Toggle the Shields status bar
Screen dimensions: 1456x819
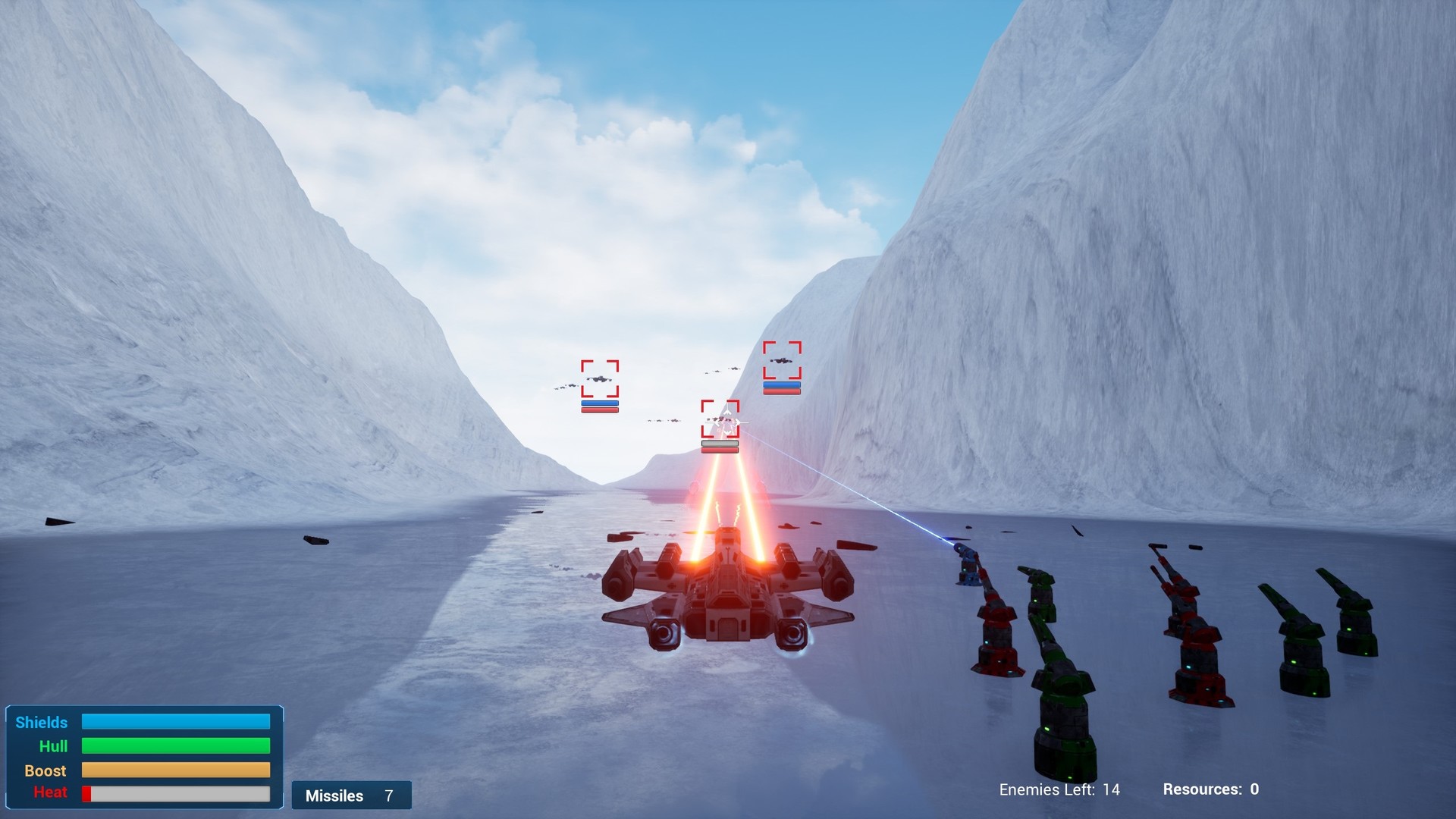176,722
